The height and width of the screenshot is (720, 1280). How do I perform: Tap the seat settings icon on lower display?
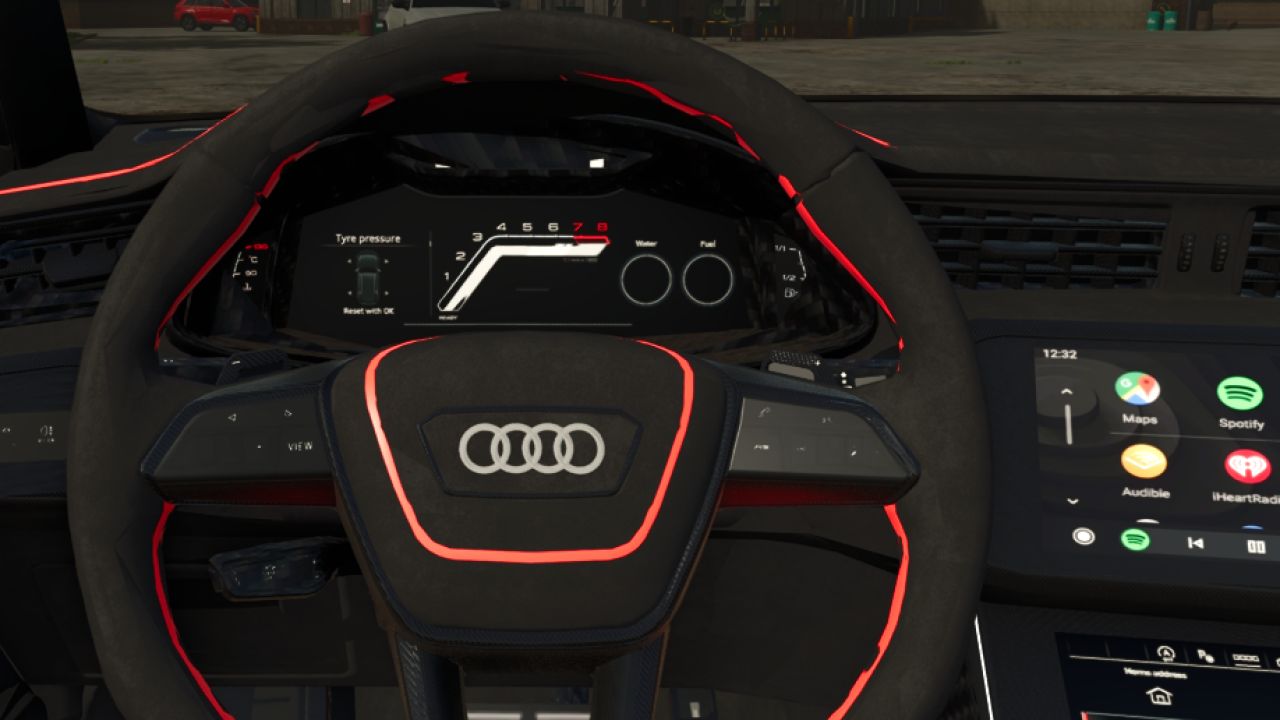coord(1247,657)
